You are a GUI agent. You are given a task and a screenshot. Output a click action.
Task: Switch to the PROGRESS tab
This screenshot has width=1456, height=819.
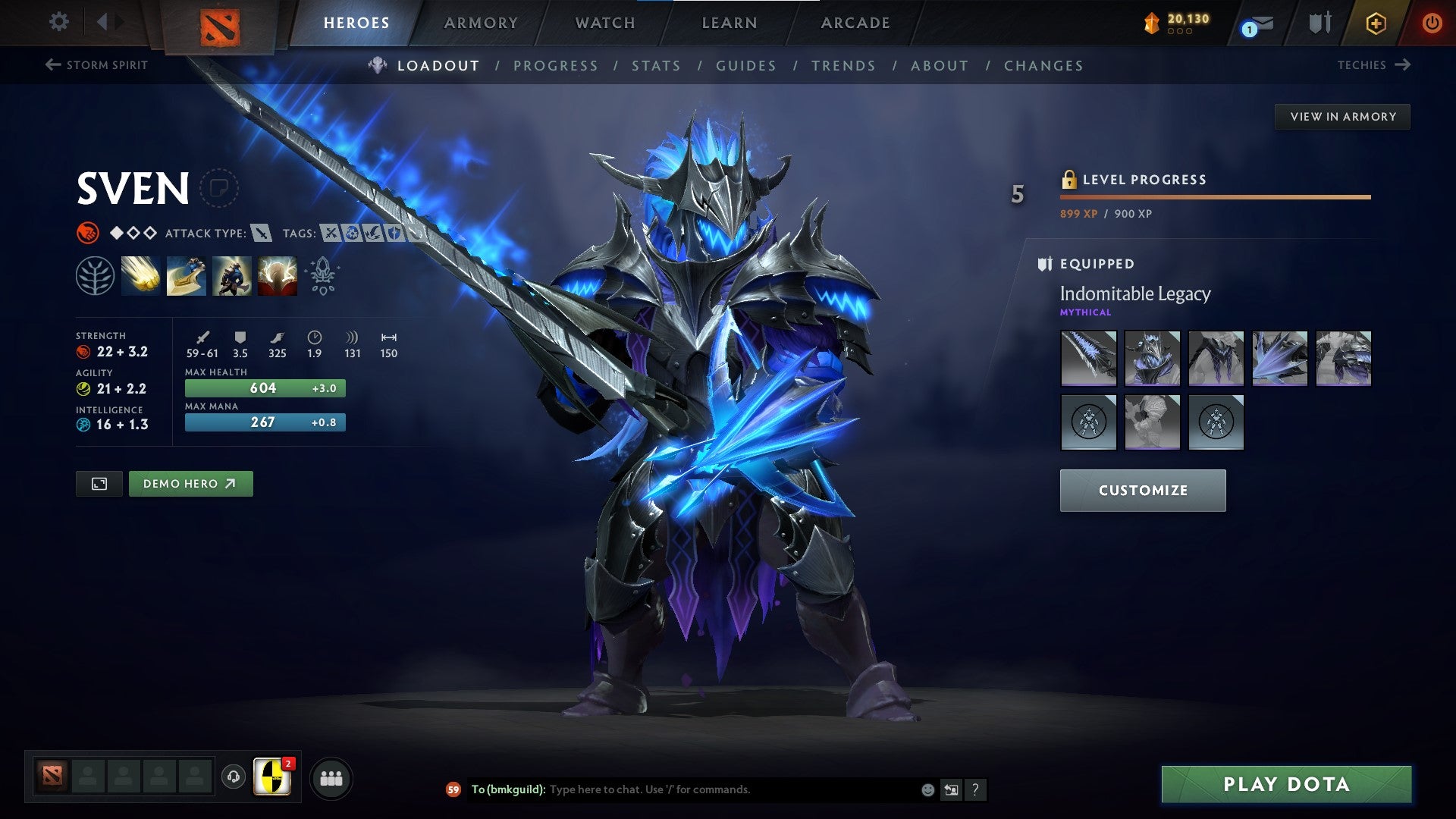[x=556, y=66]
